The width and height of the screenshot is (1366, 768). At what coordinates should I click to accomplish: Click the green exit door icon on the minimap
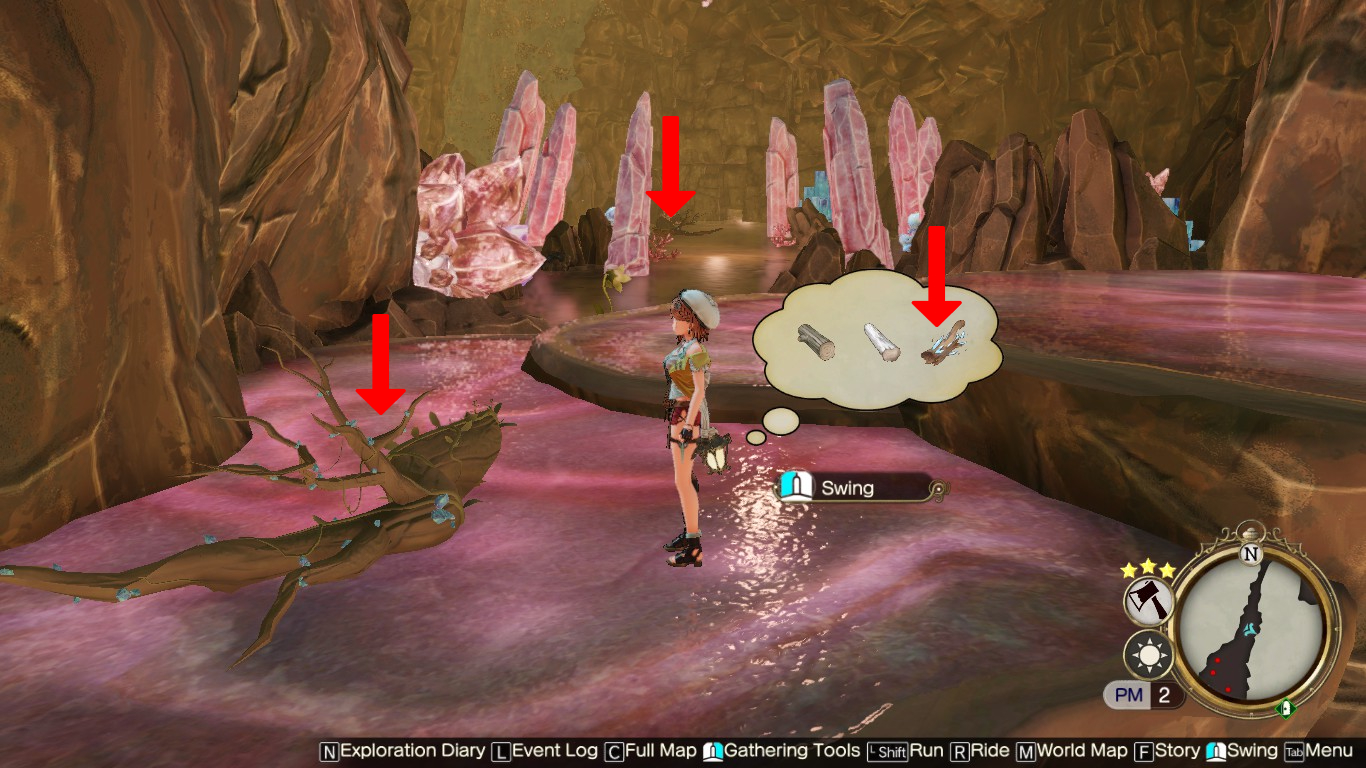click(x=1284, y=708)
